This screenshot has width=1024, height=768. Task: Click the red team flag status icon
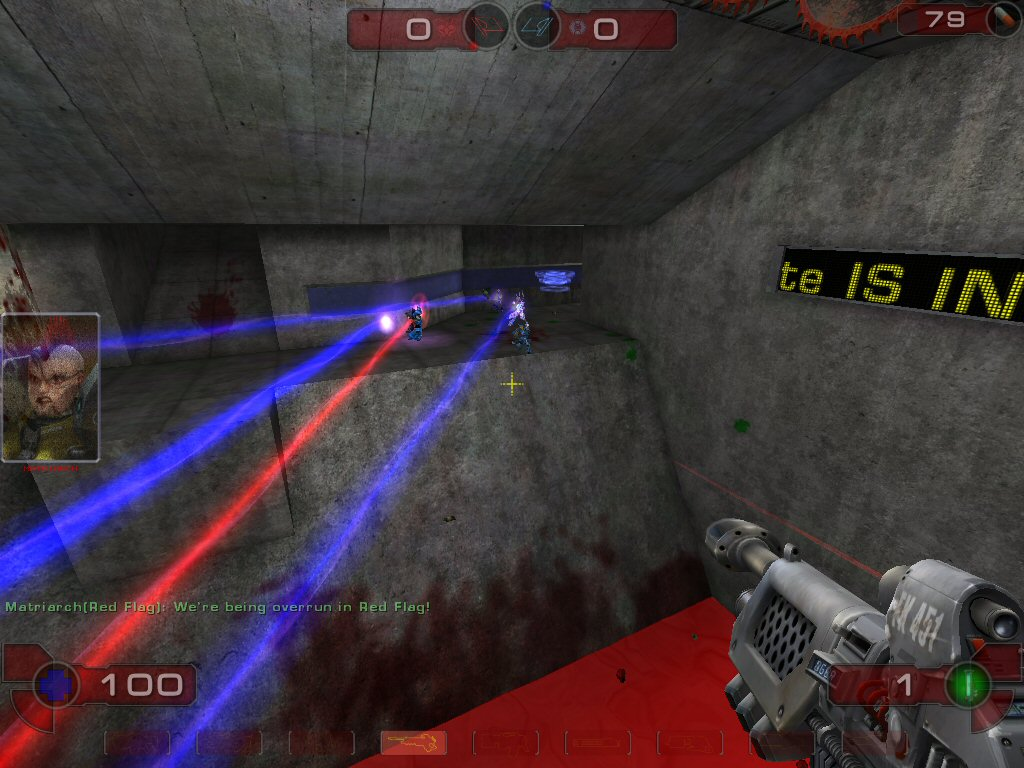487,28
